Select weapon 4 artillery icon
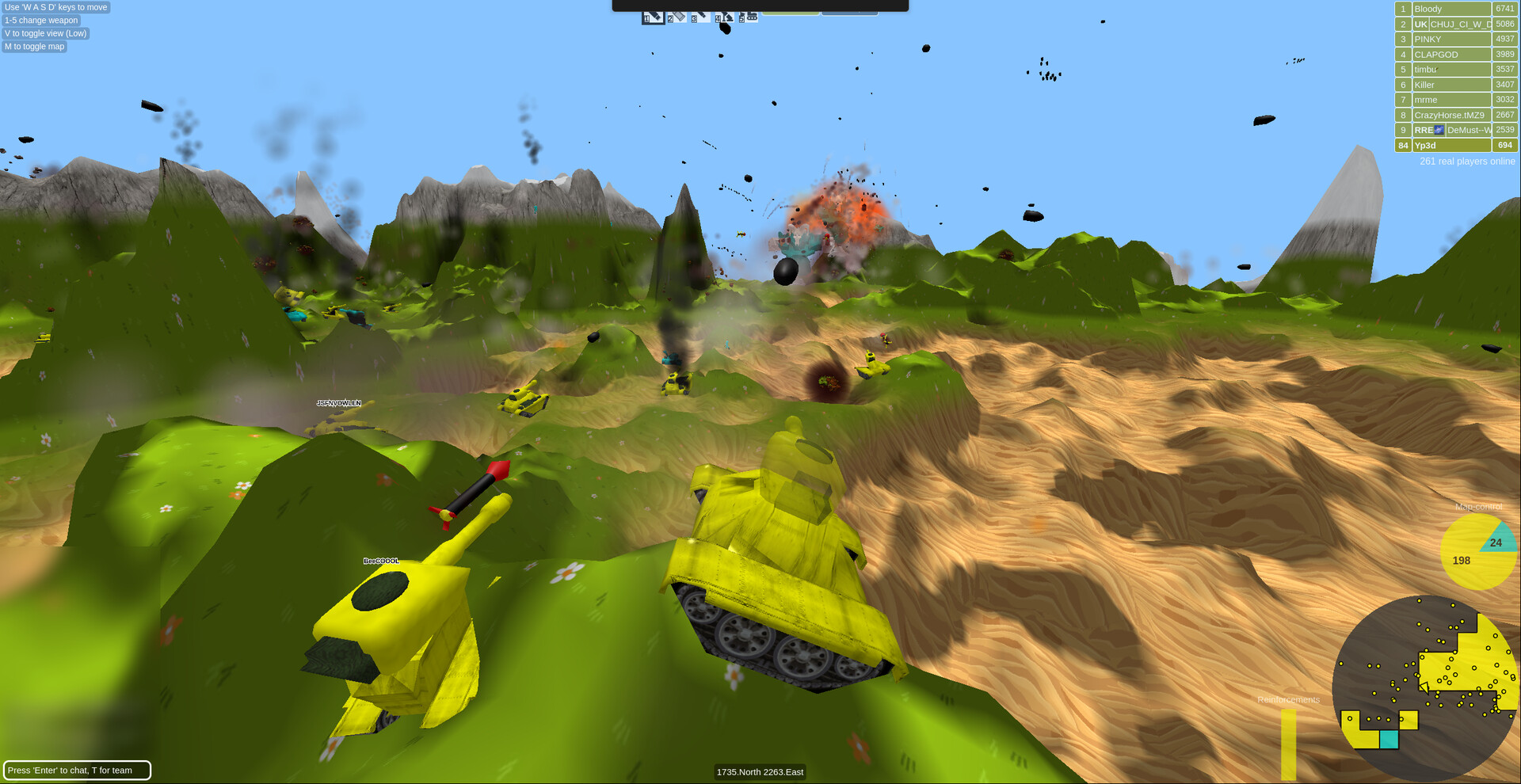1521x784 pixels. (723, 16)
